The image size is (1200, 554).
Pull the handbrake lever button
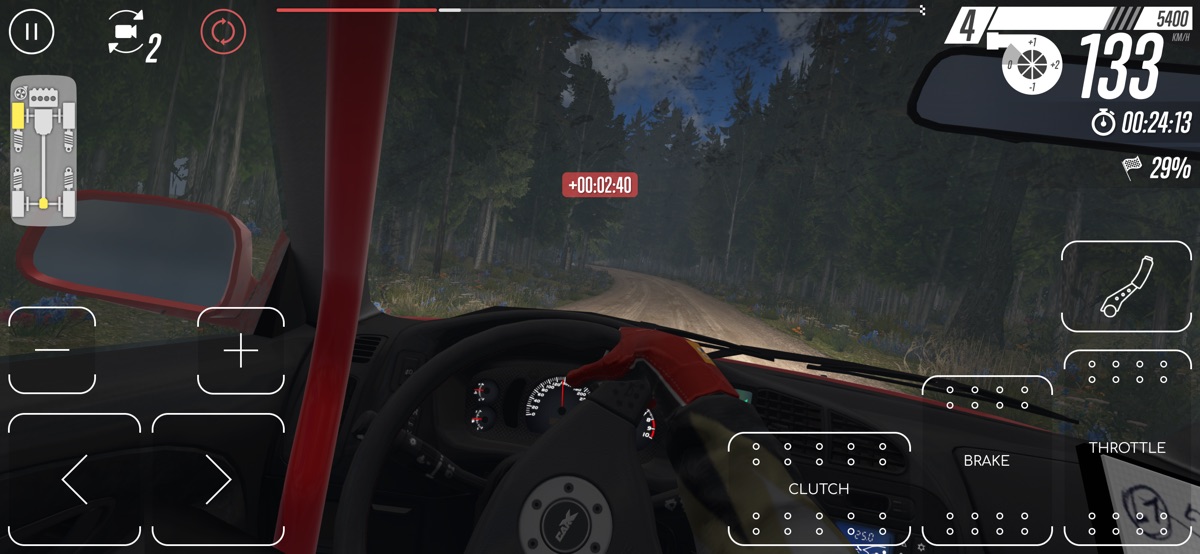point(1126,287)
